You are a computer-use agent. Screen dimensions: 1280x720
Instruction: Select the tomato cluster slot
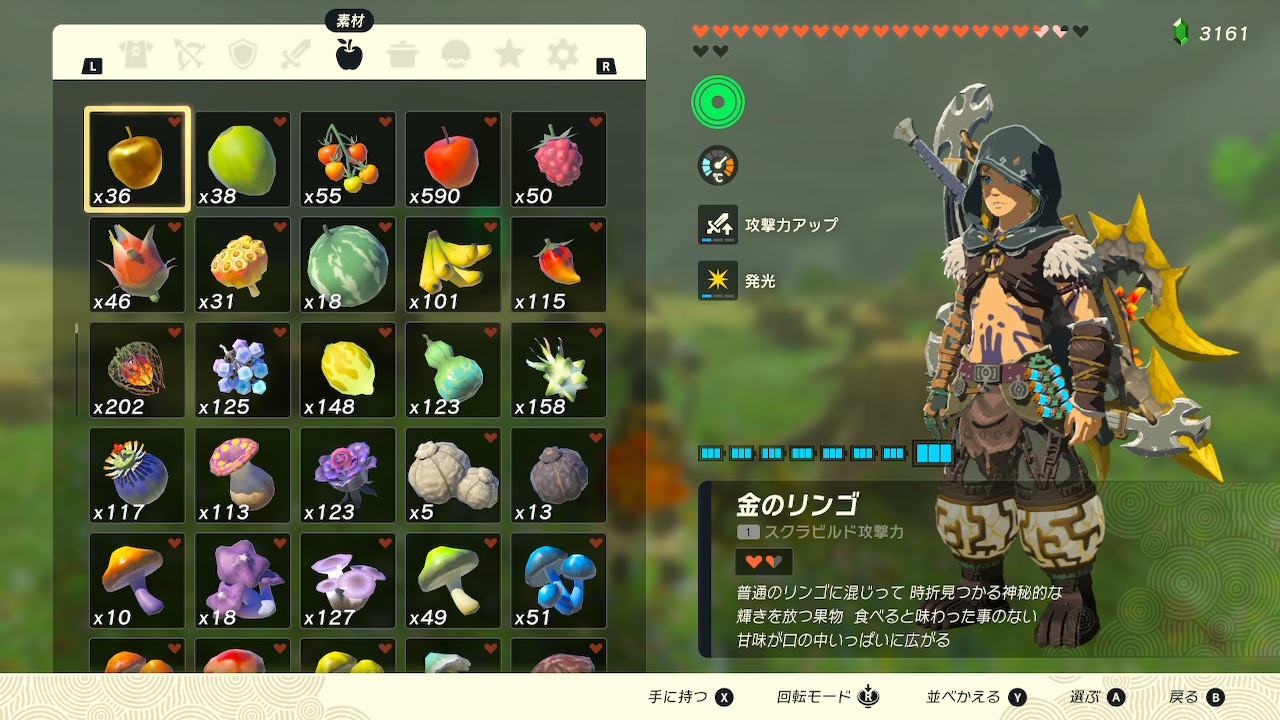(x=348, y=159)
